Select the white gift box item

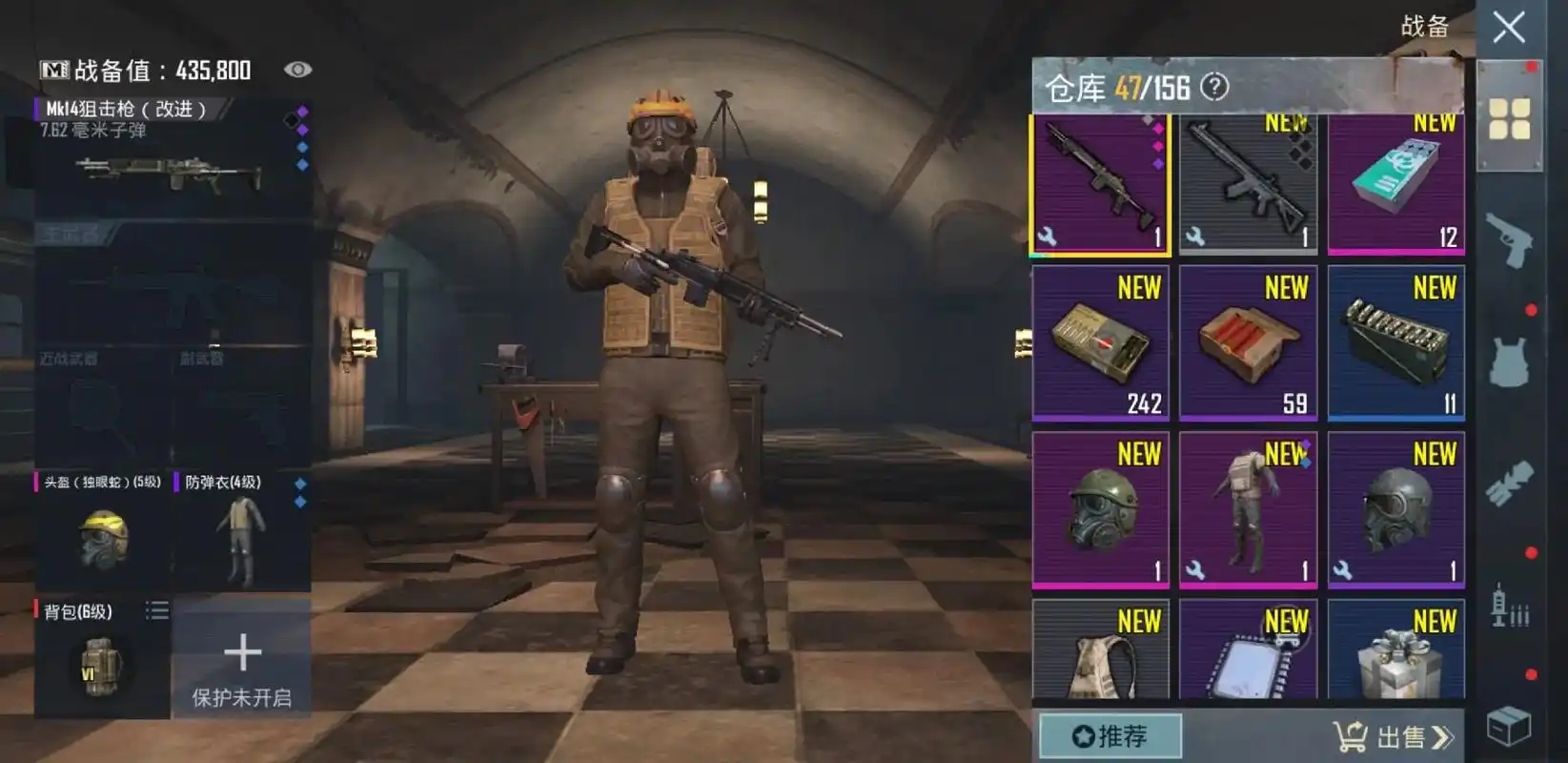1395,653
